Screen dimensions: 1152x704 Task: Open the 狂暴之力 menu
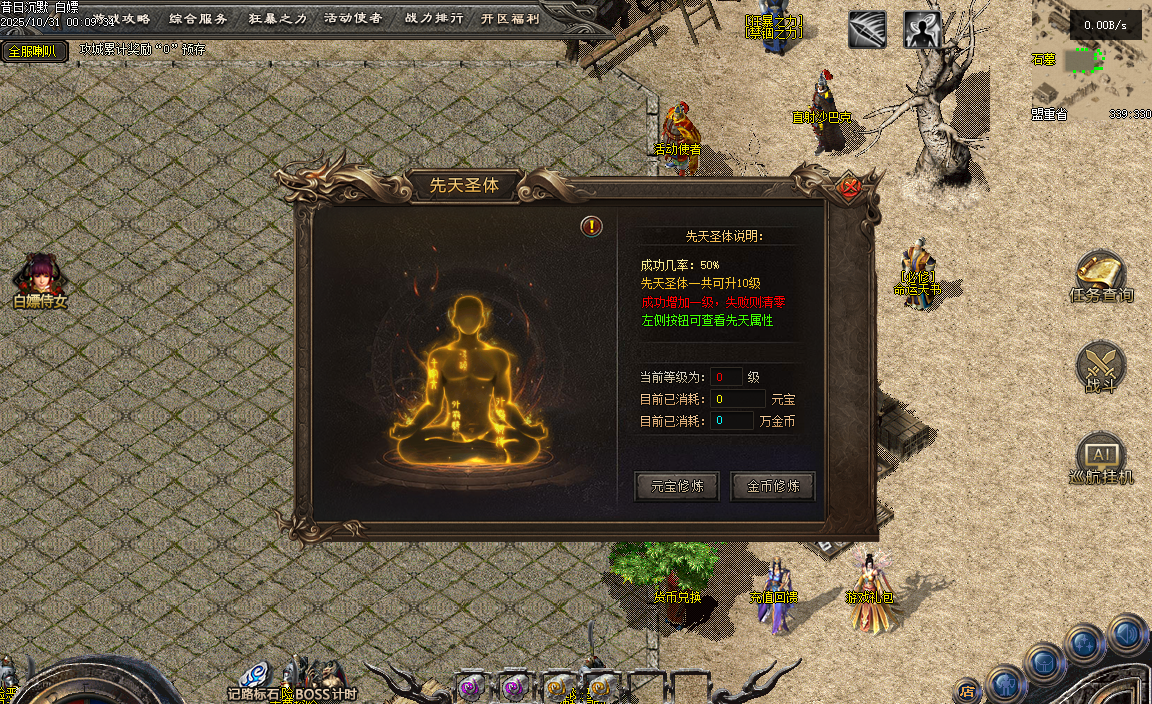(277, 18)
